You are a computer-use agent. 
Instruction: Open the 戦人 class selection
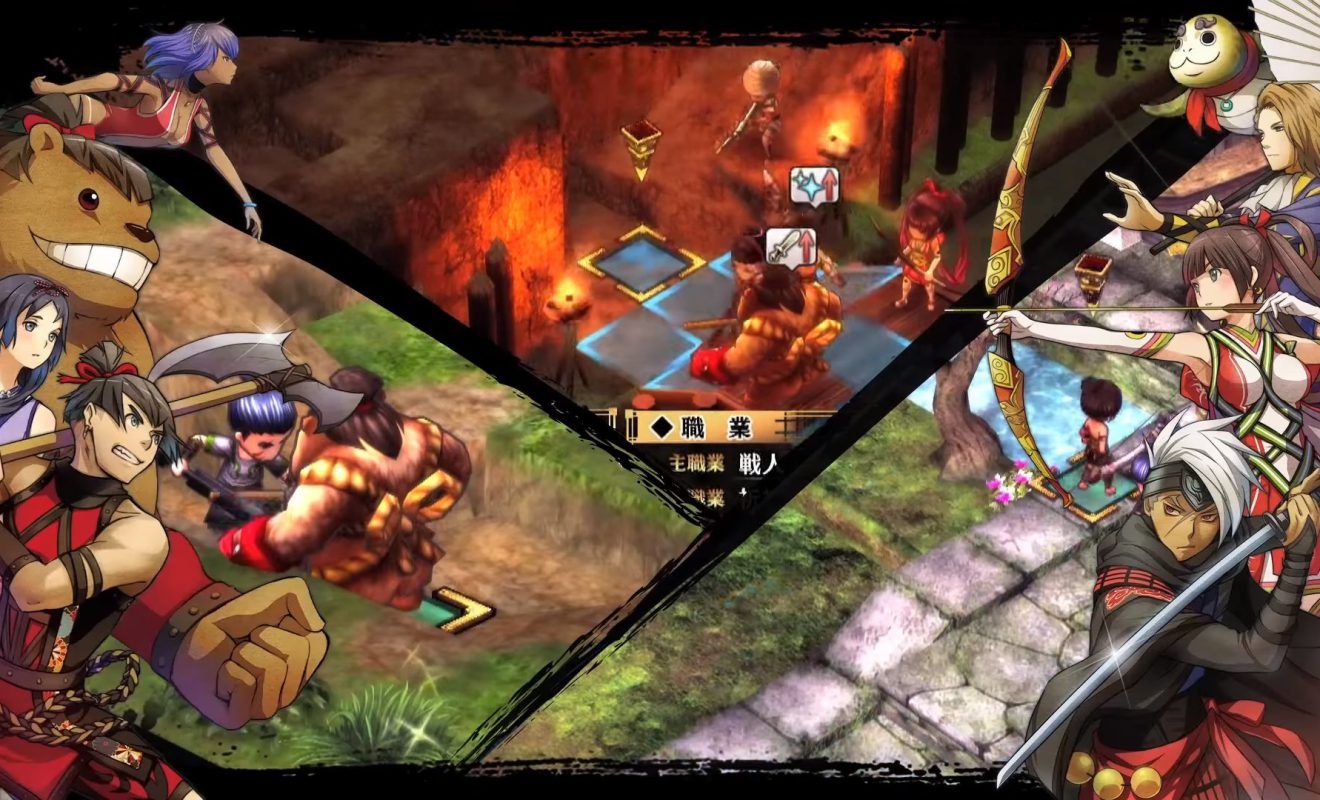point(759,459)
